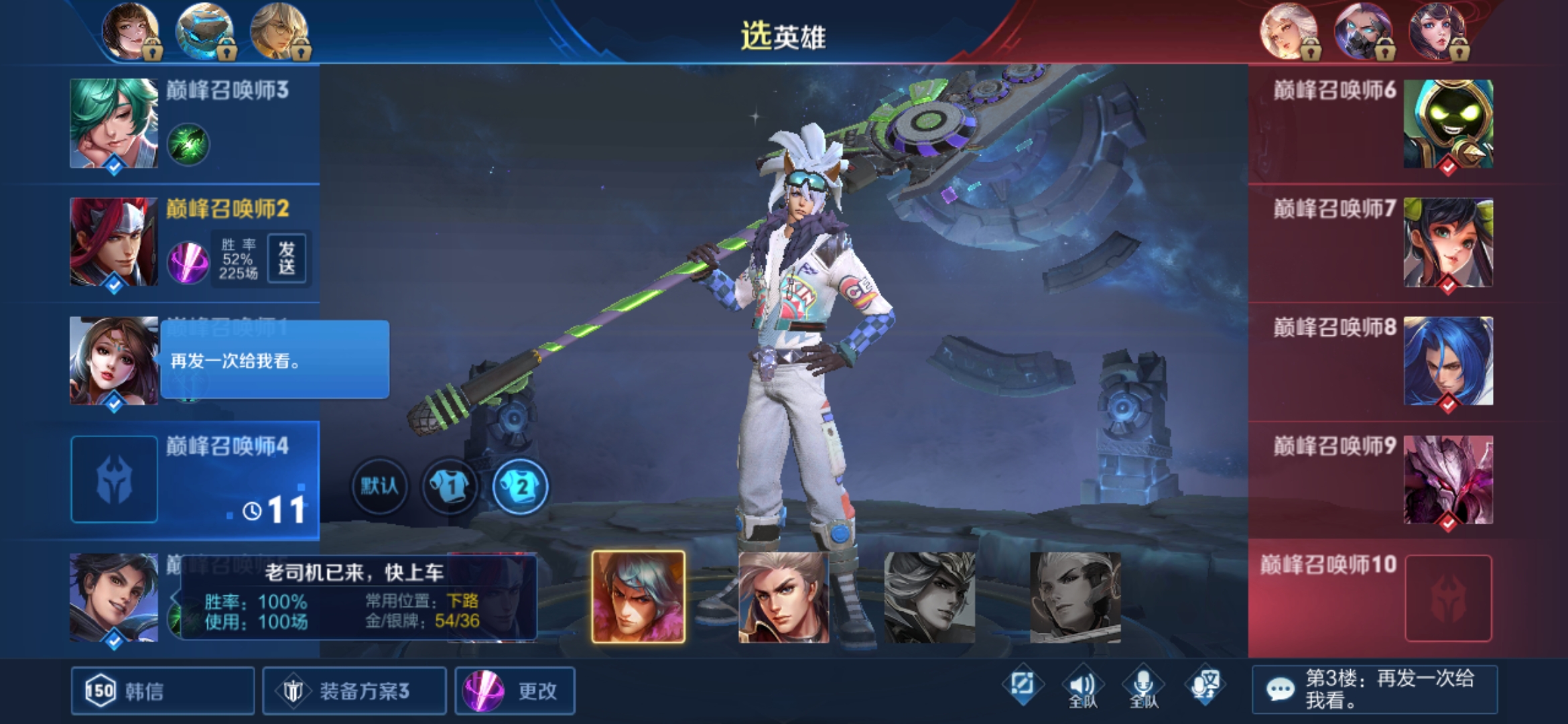Viewport: 1568px width, 724px height.
Task: Choose skin option number 2
Action: [521, 485]
